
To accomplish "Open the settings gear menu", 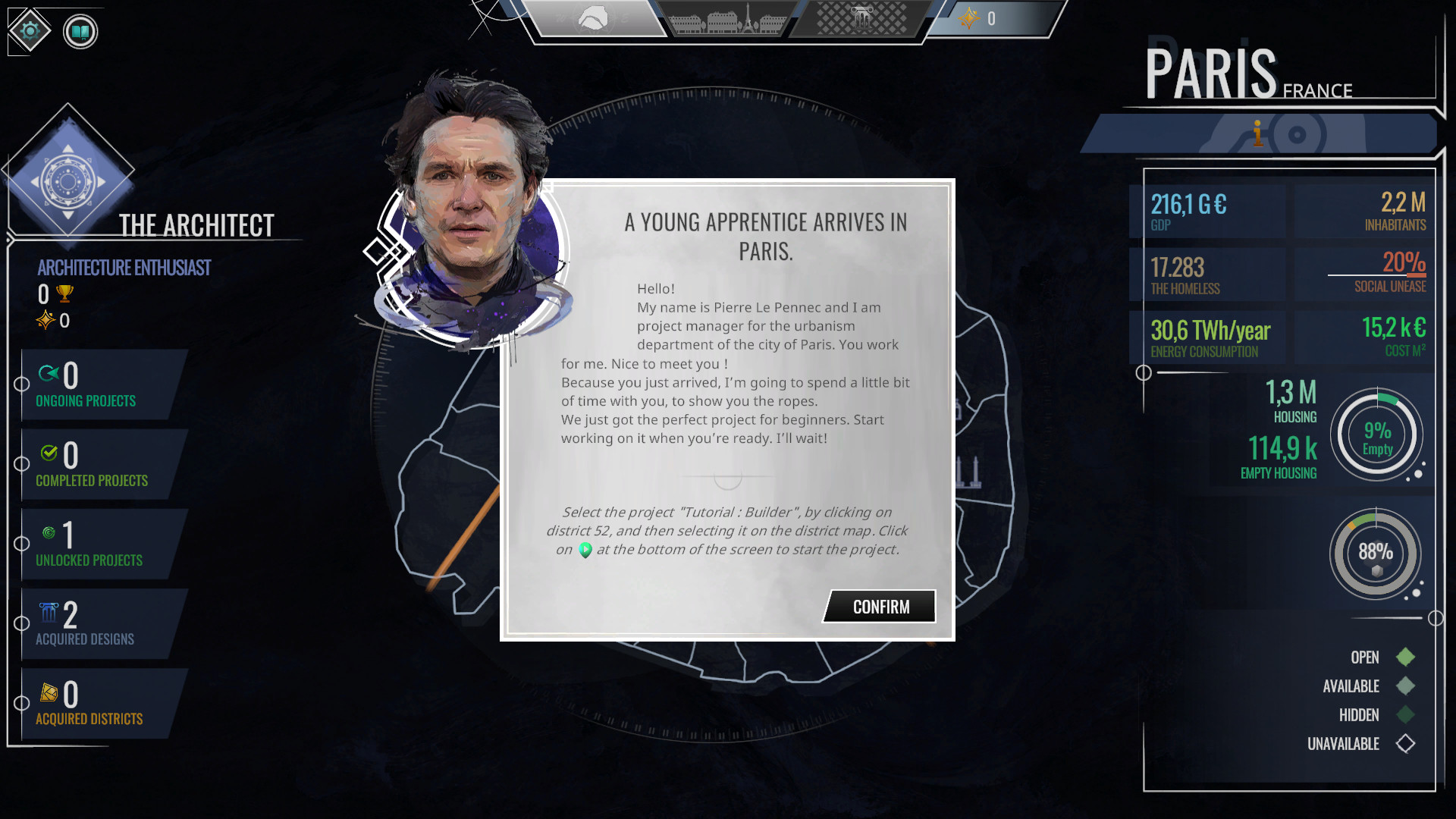I will click(x=29, y=31).
